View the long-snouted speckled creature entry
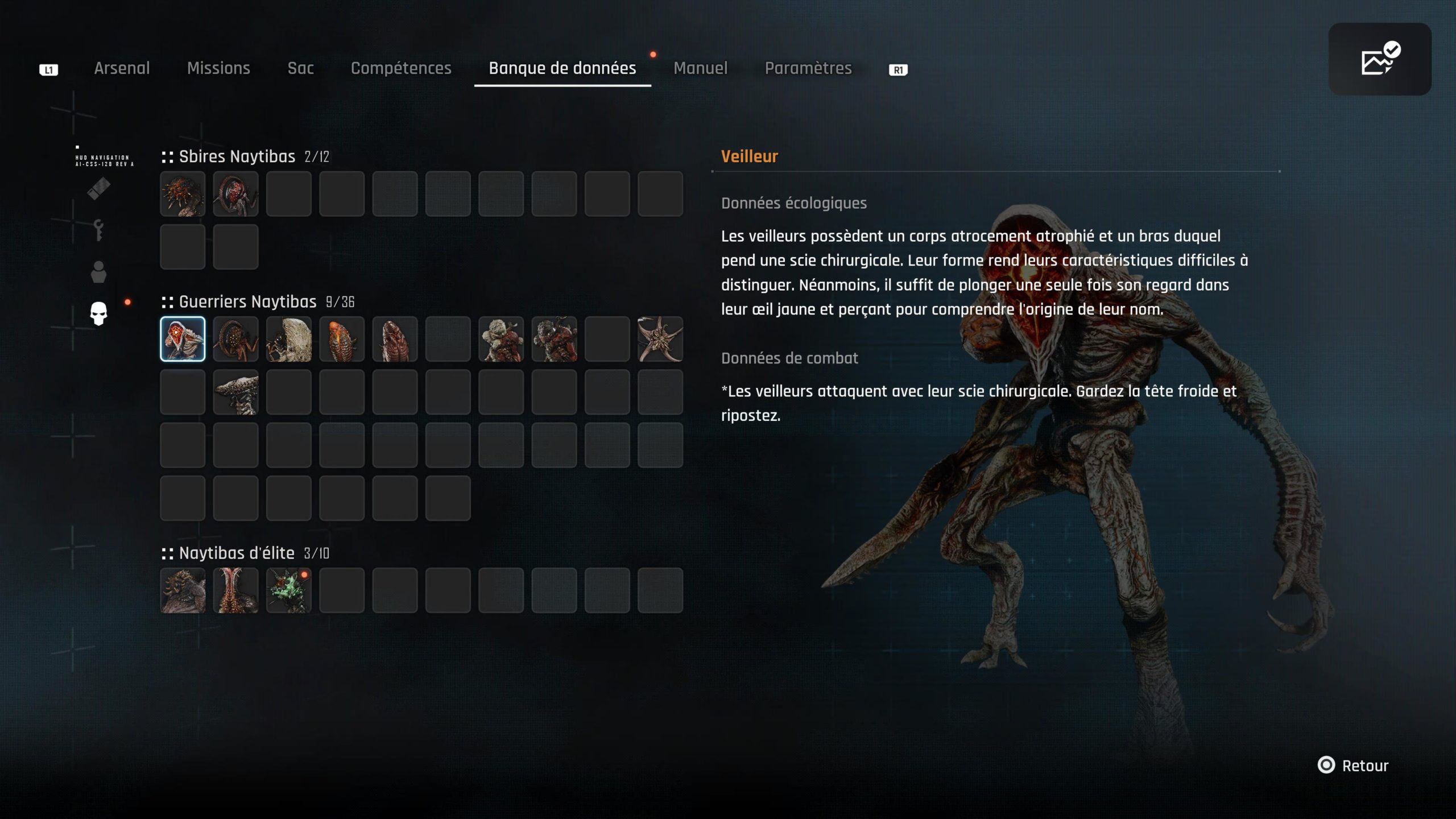The image size is (1456, 819). (235, 392)
